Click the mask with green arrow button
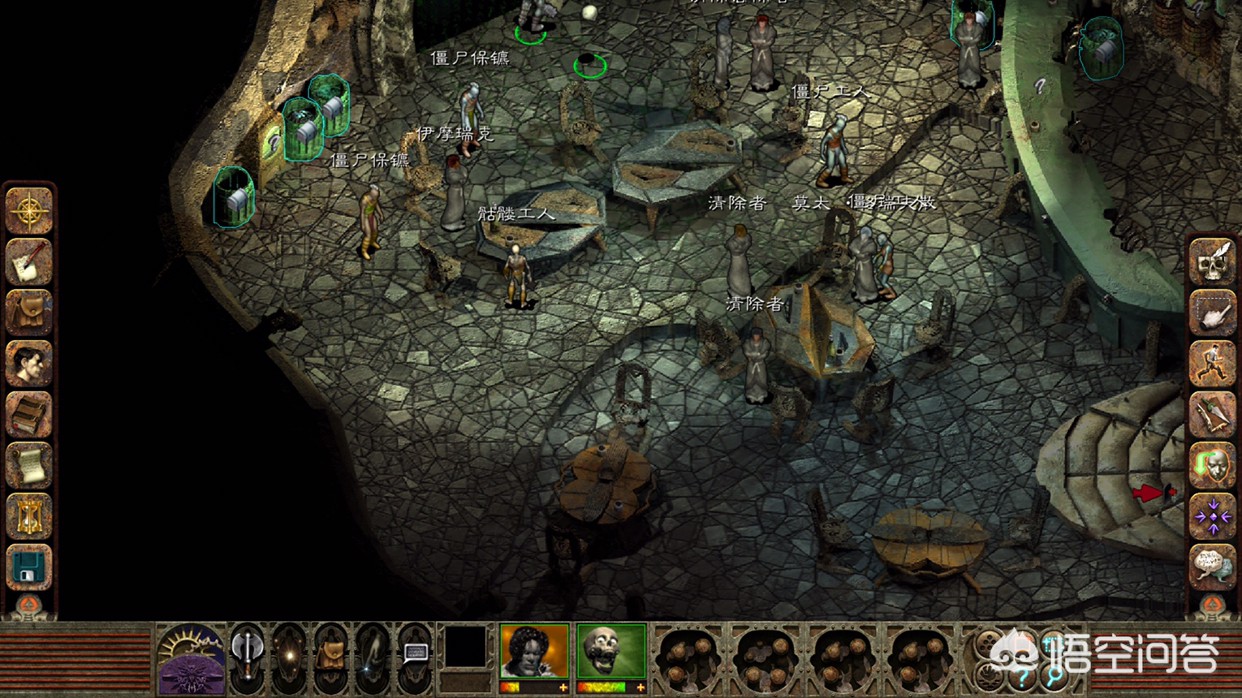 1212,465
